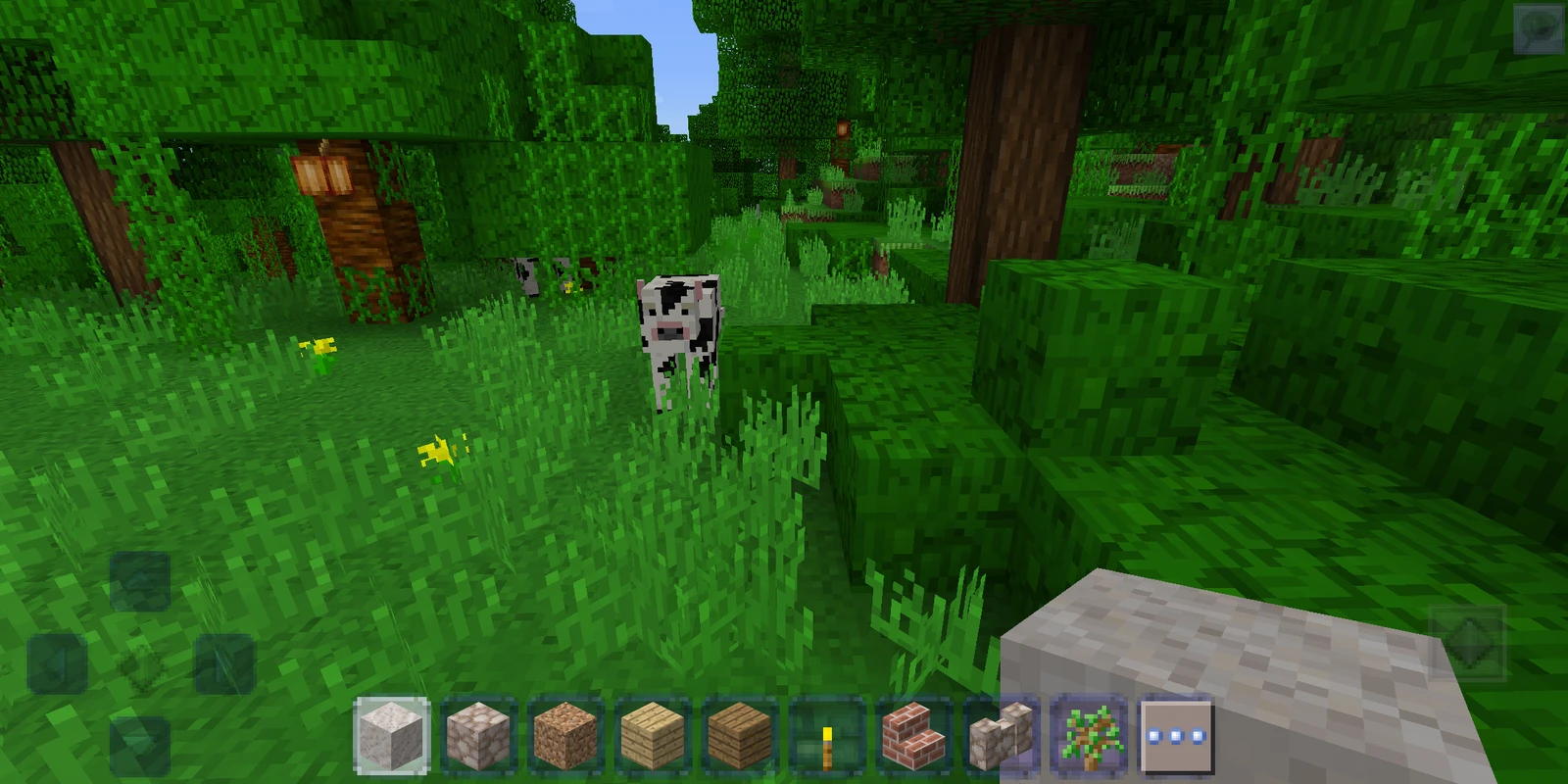Select the brick stairs slot
Screen dimensions: 1568x784
click(912, 736)
